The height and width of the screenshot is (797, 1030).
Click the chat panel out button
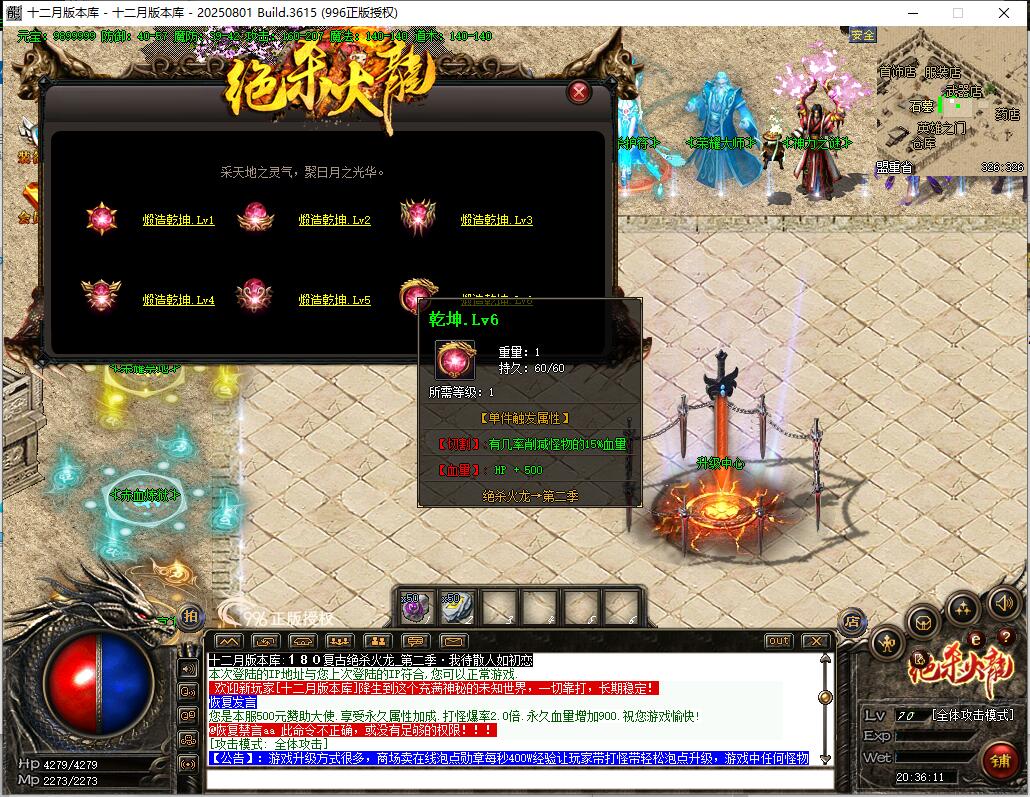[x=778, y=641]
